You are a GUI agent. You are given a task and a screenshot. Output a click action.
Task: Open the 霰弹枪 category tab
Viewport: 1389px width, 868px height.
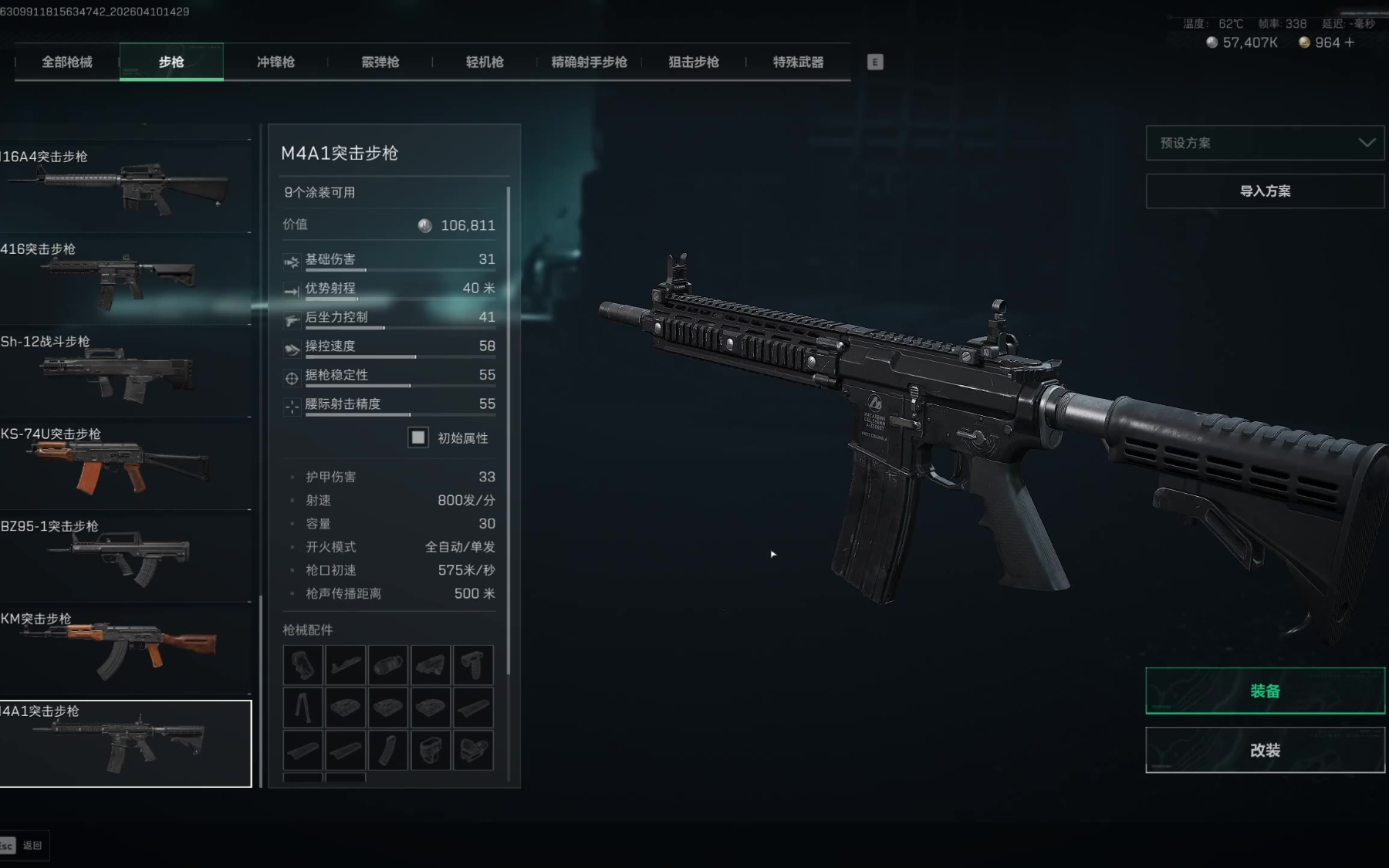click(x=380, y=62)
